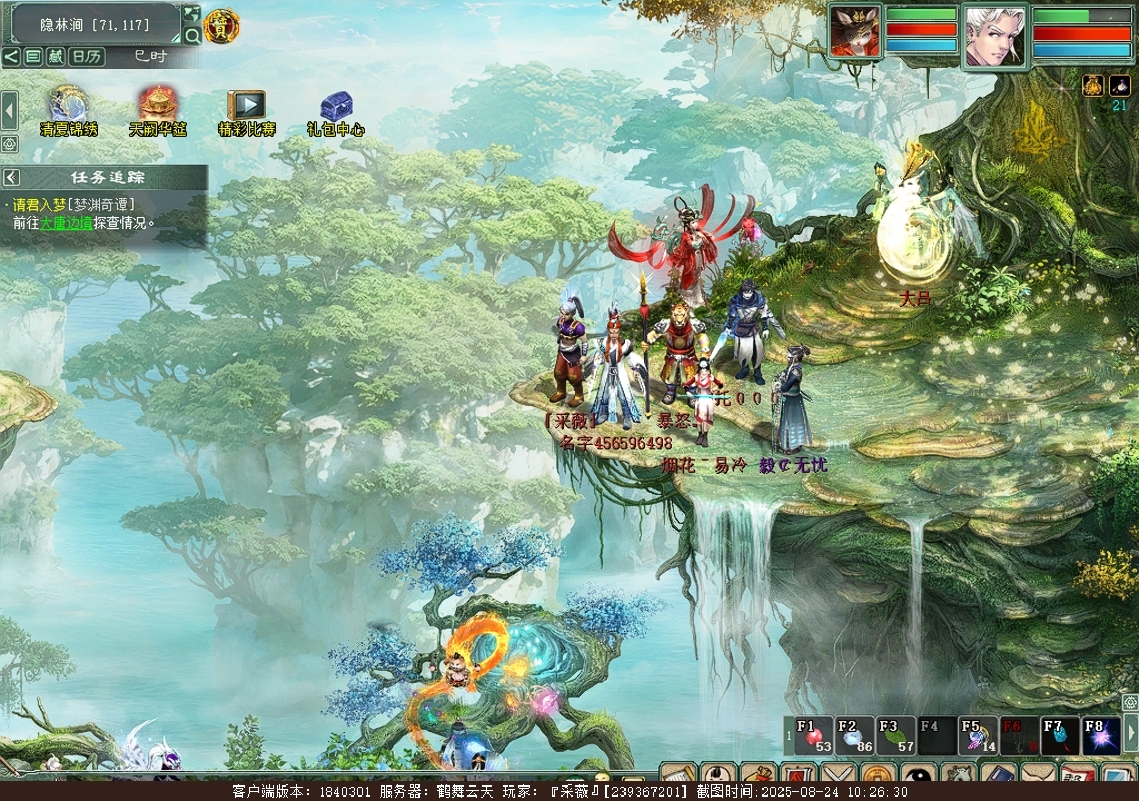
Task: Use the F3 green leaf item slot
Action: pos(895,736)
